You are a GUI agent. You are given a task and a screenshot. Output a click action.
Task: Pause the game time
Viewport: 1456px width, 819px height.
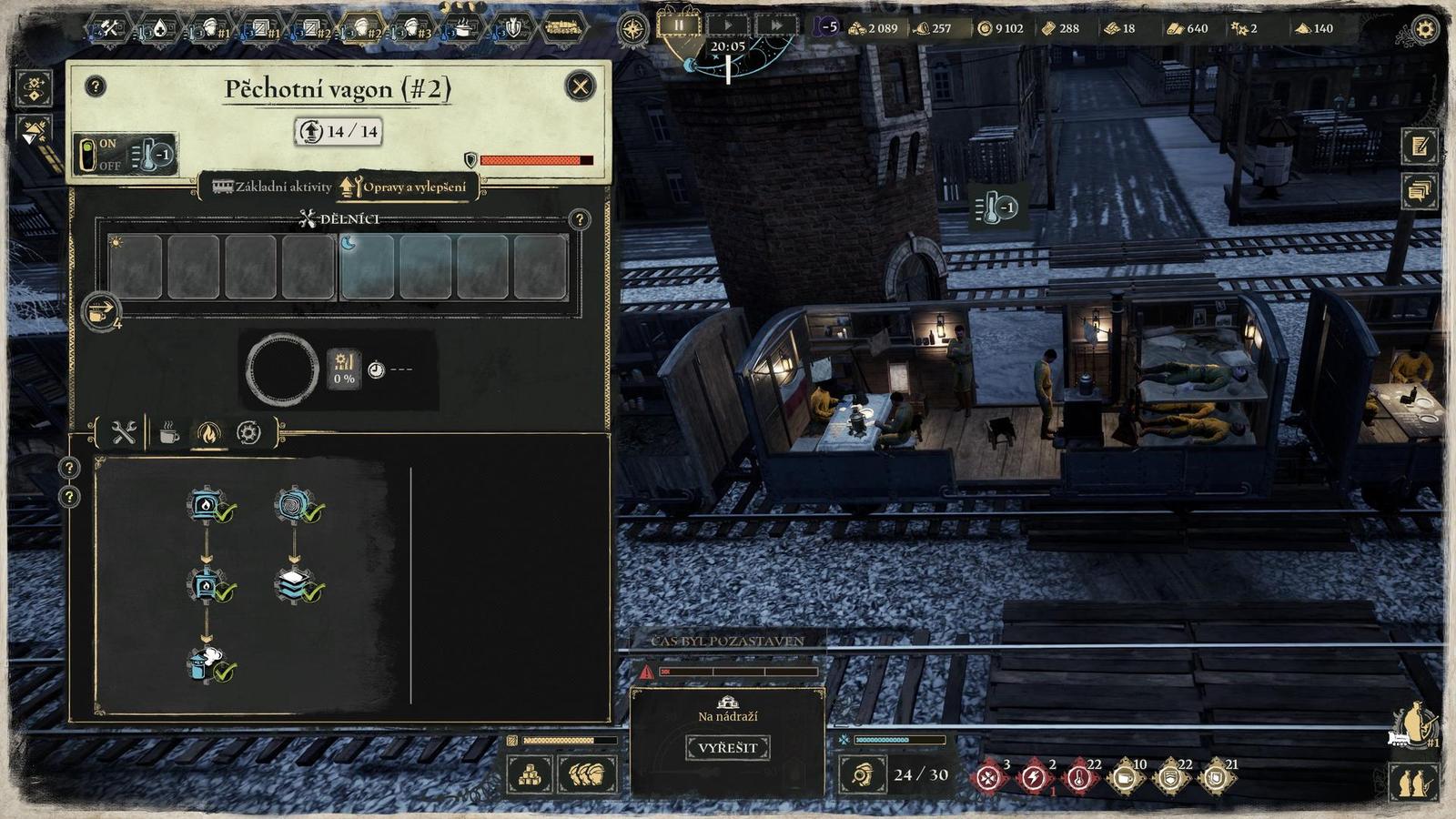(x=679, y=25)
